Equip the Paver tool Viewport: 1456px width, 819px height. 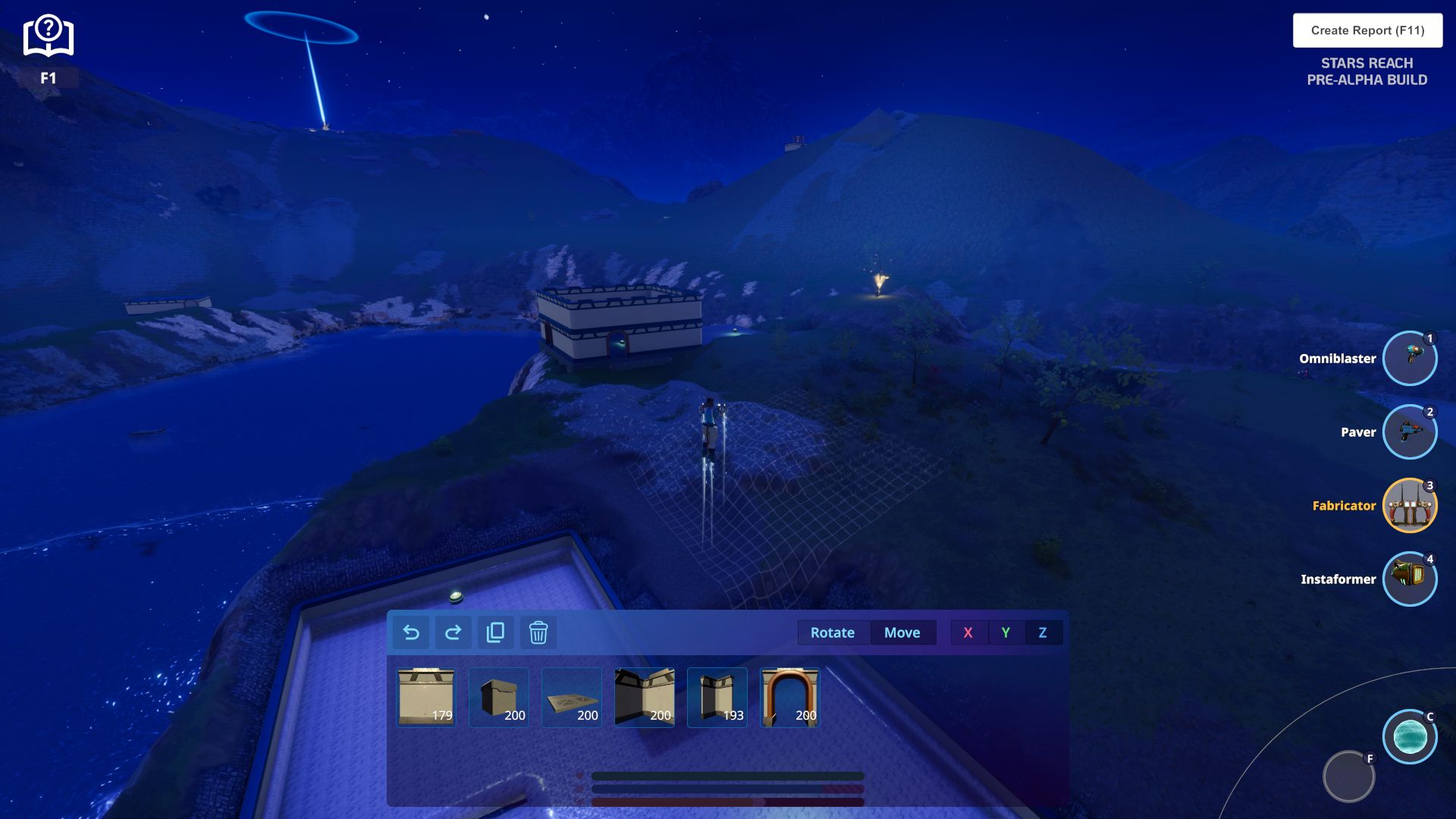(1409, 431)
